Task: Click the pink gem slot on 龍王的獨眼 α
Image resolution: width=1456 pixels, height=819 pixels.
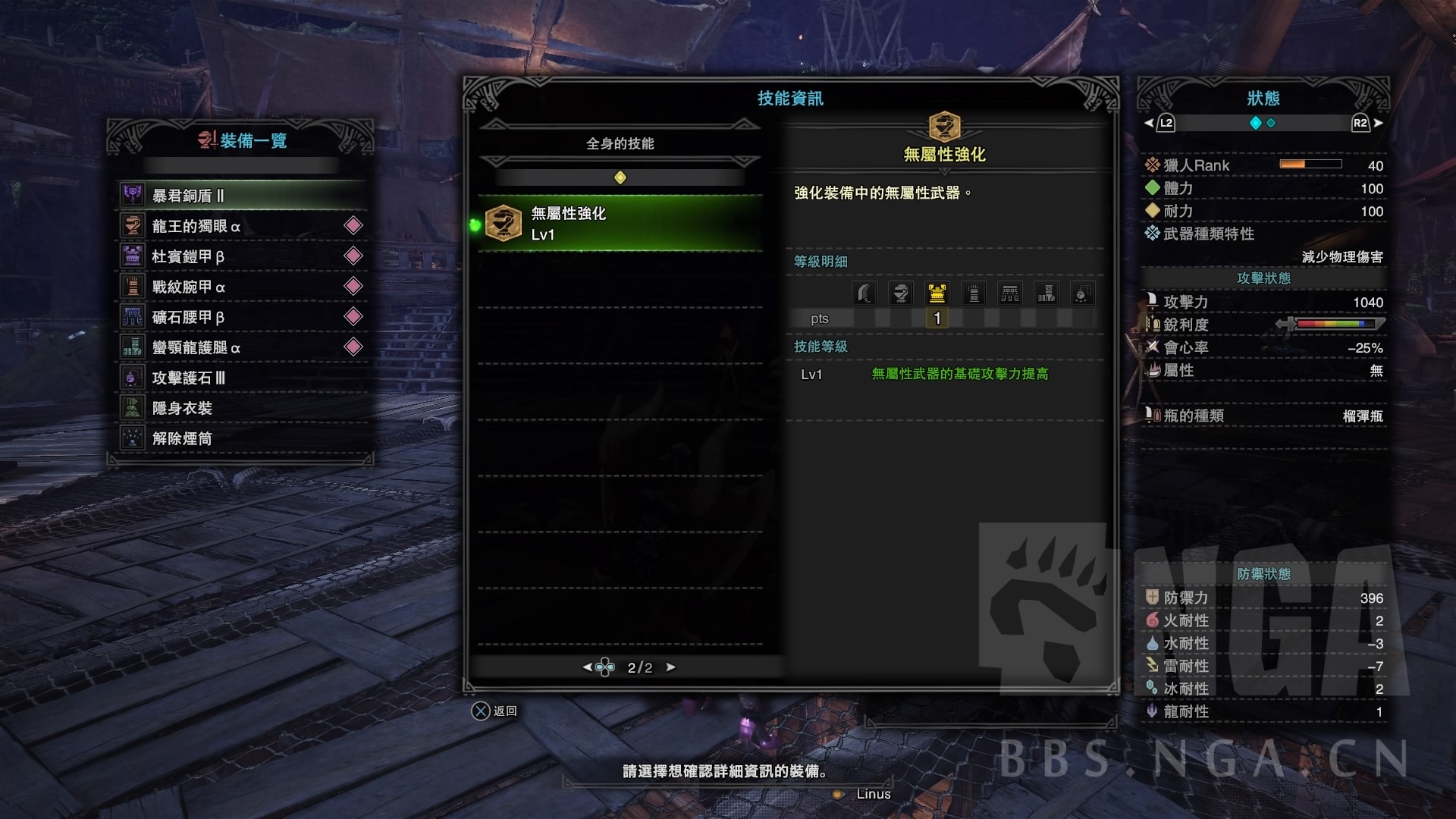Action: pos(352,225)
